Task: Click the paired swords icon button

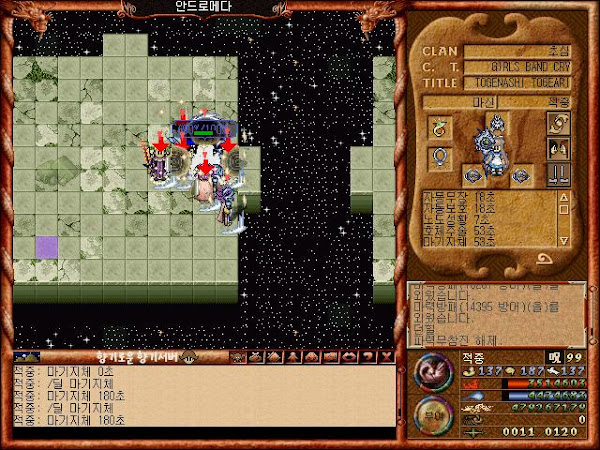Action: [x=558, y=172]
